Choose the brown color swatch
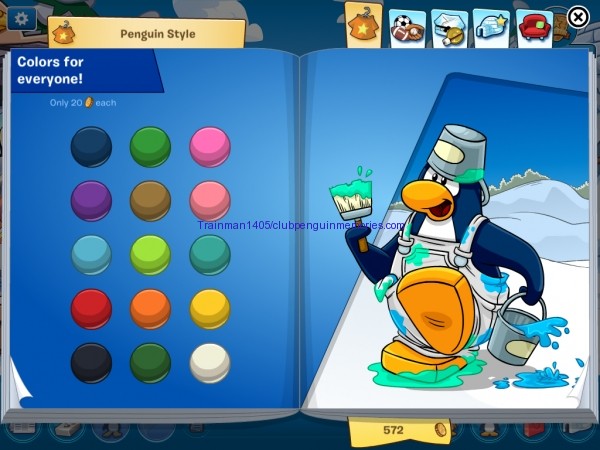This screenshot has width=600, height=450. tap(150, 200)
